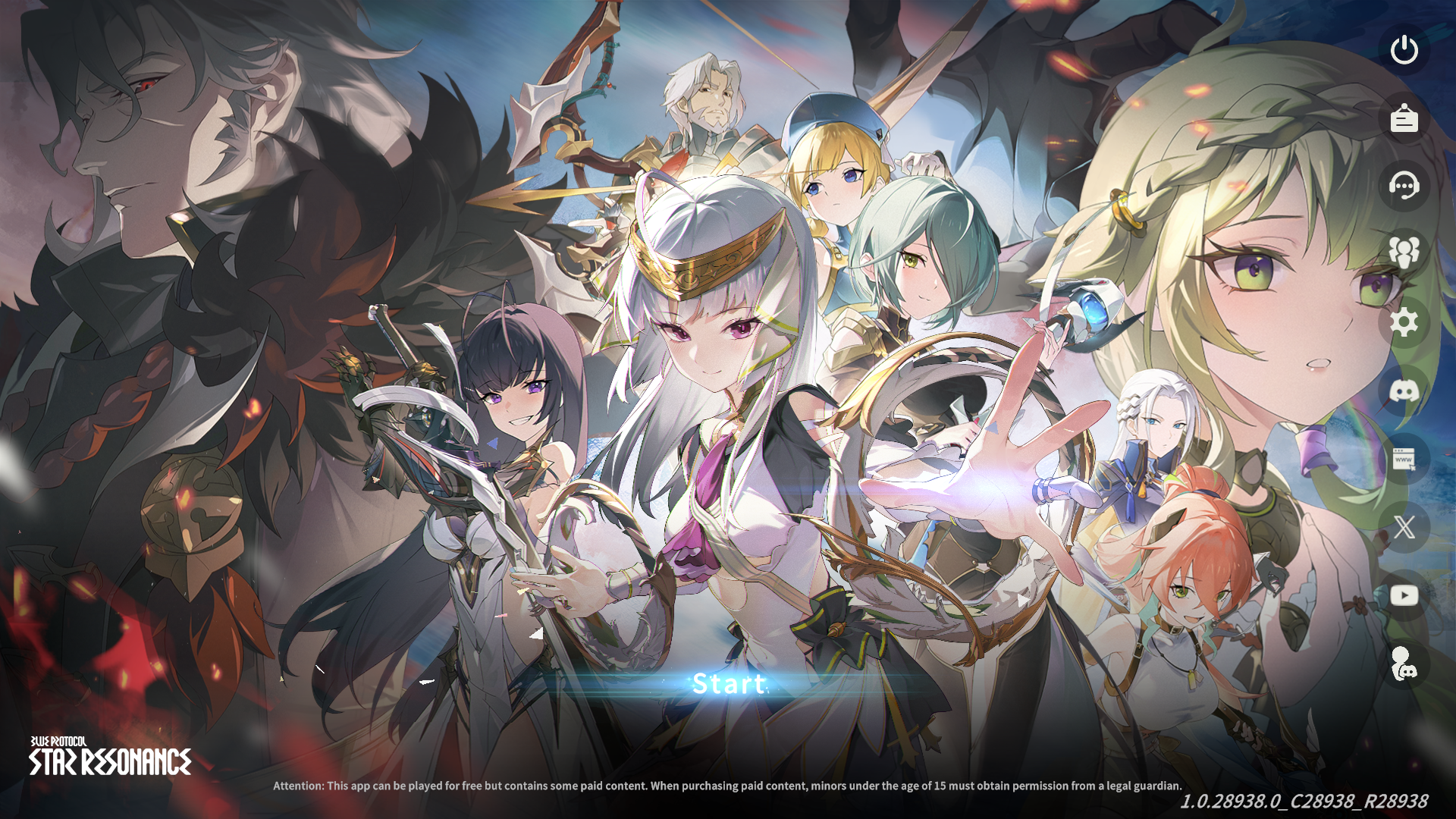Open the official website via the www icon
1456x819 pixels.
pyautogui.click(x=1405, y=459)
